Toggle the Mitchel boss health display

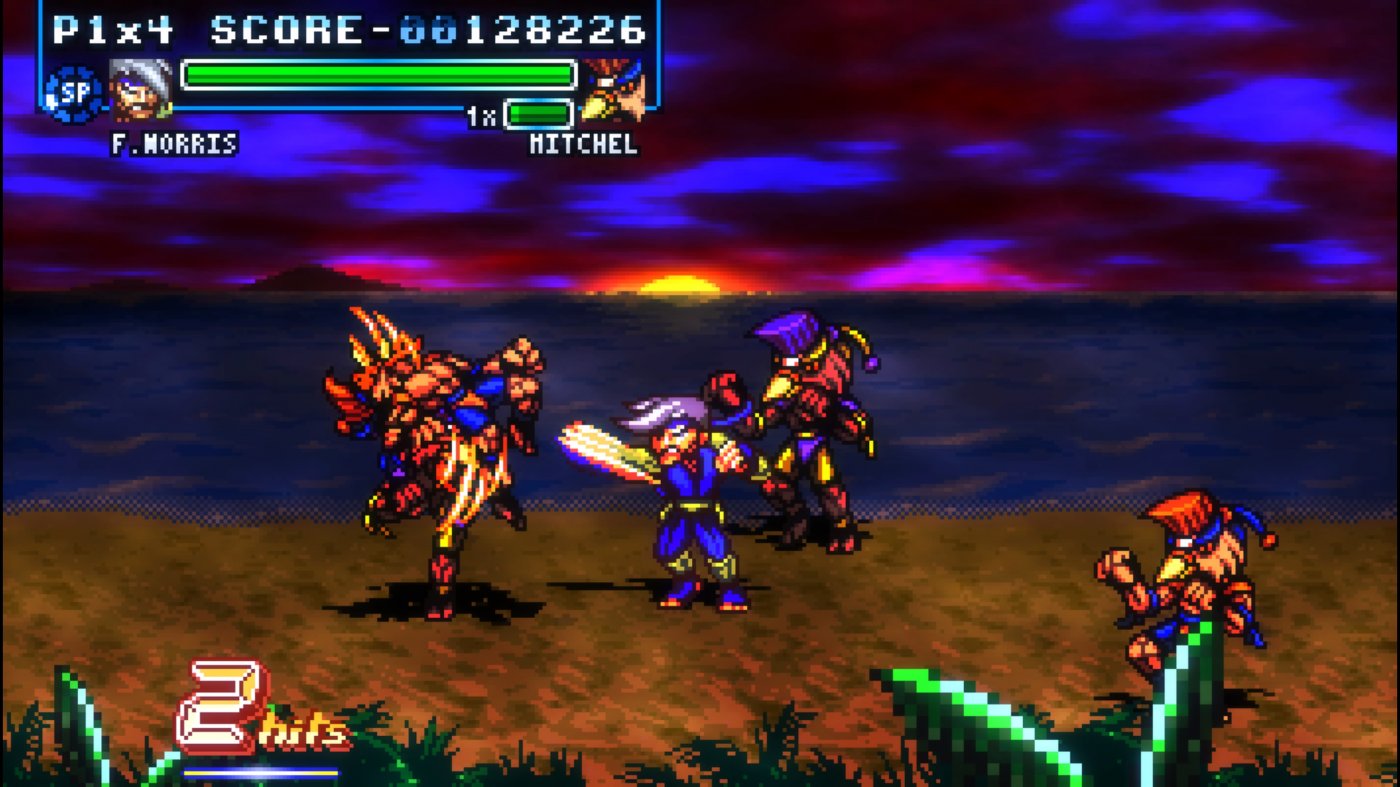538,113
